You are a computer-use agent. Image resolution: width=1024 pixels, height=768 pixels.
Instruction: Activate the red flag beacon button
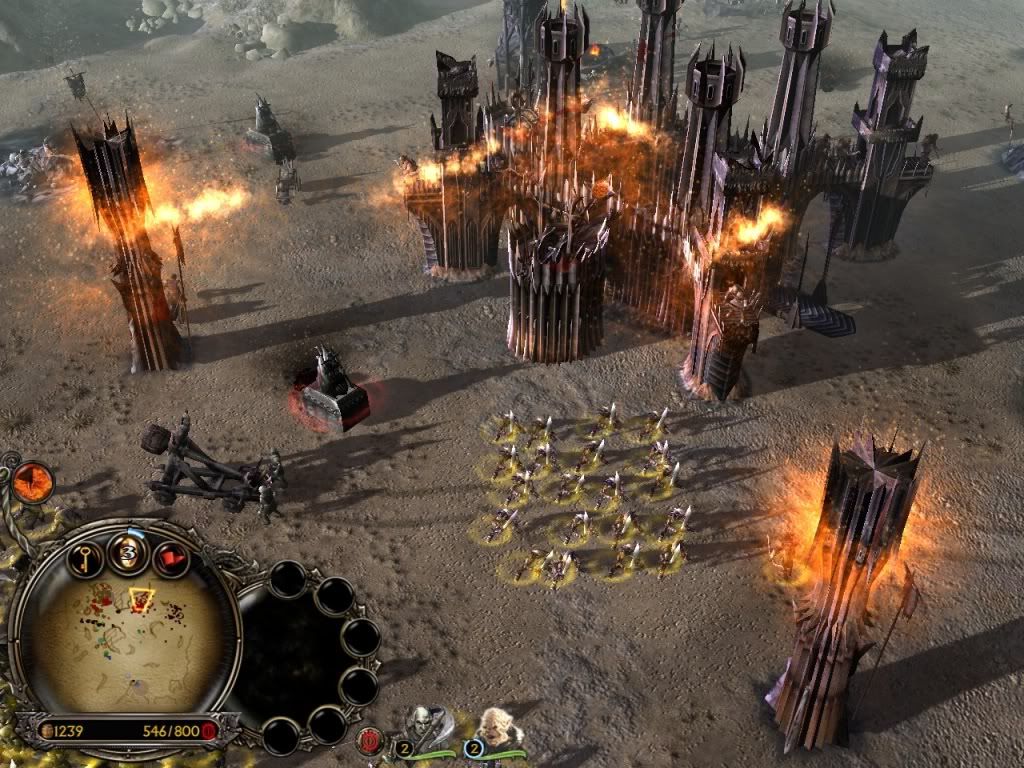pos(171,559)
